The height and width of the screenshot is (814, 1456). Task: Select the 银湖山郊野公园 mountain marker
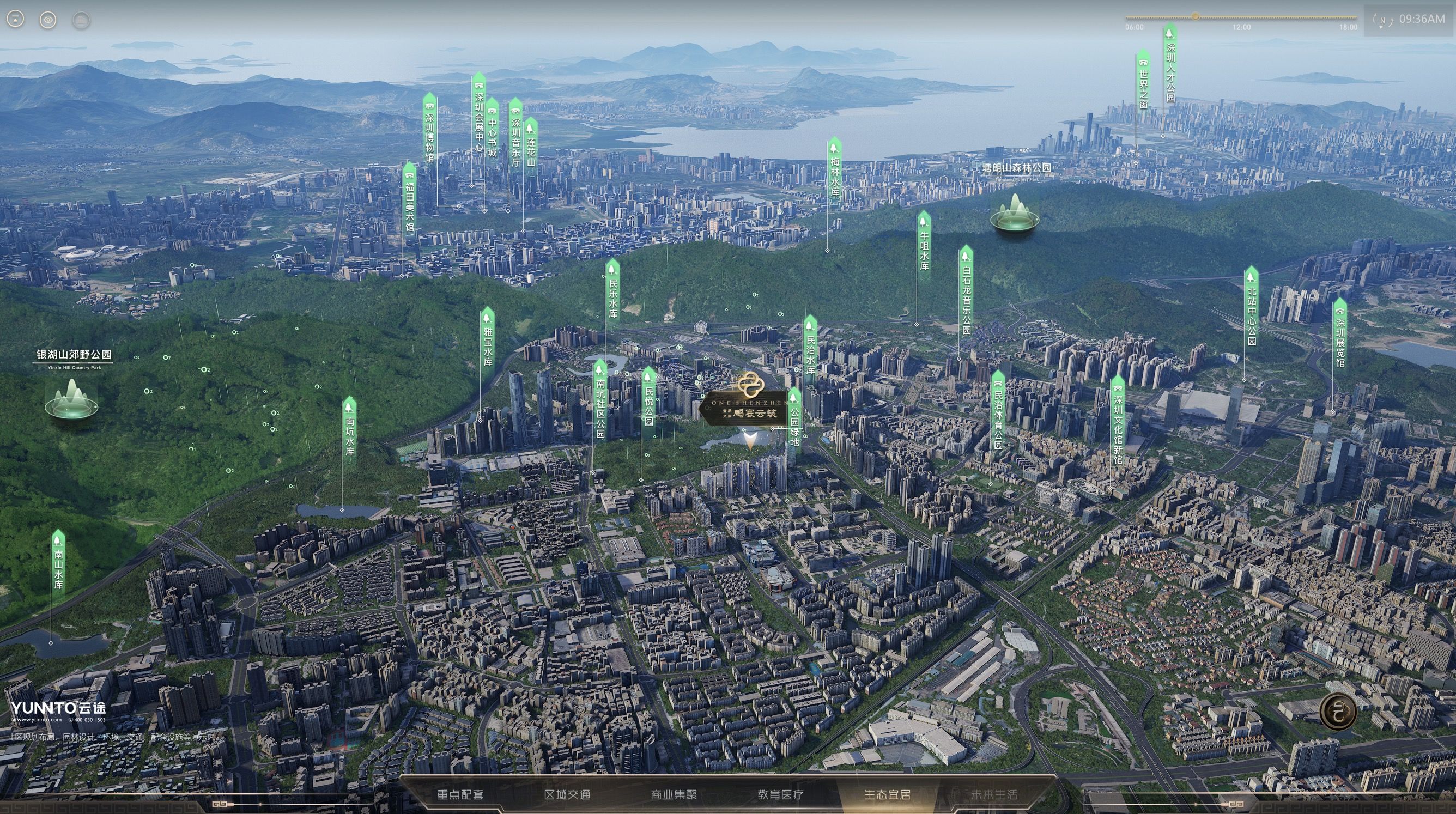point(71,398)
